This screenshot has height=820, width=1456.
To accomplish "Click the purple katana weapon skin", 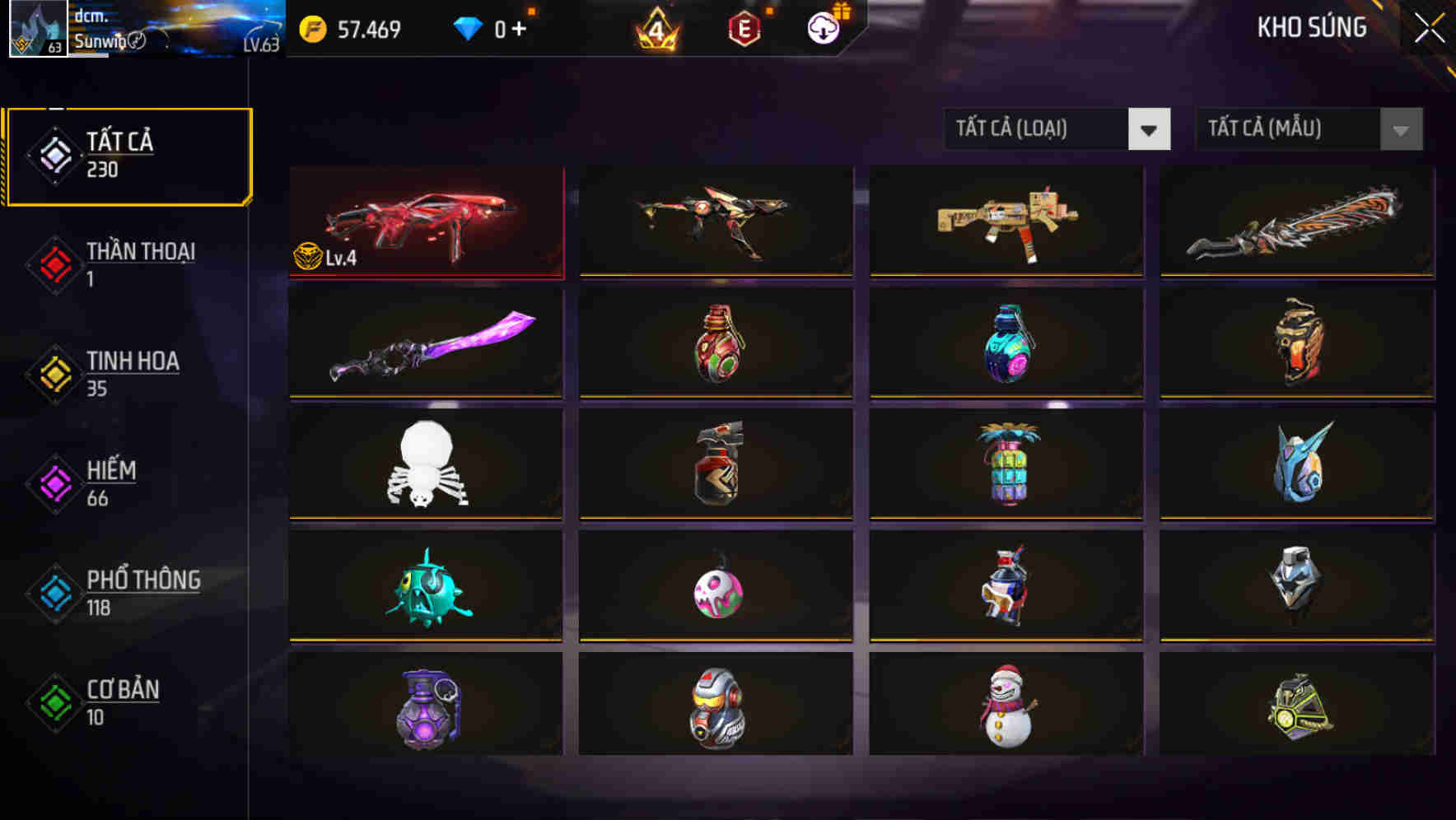I will [425, 342].
